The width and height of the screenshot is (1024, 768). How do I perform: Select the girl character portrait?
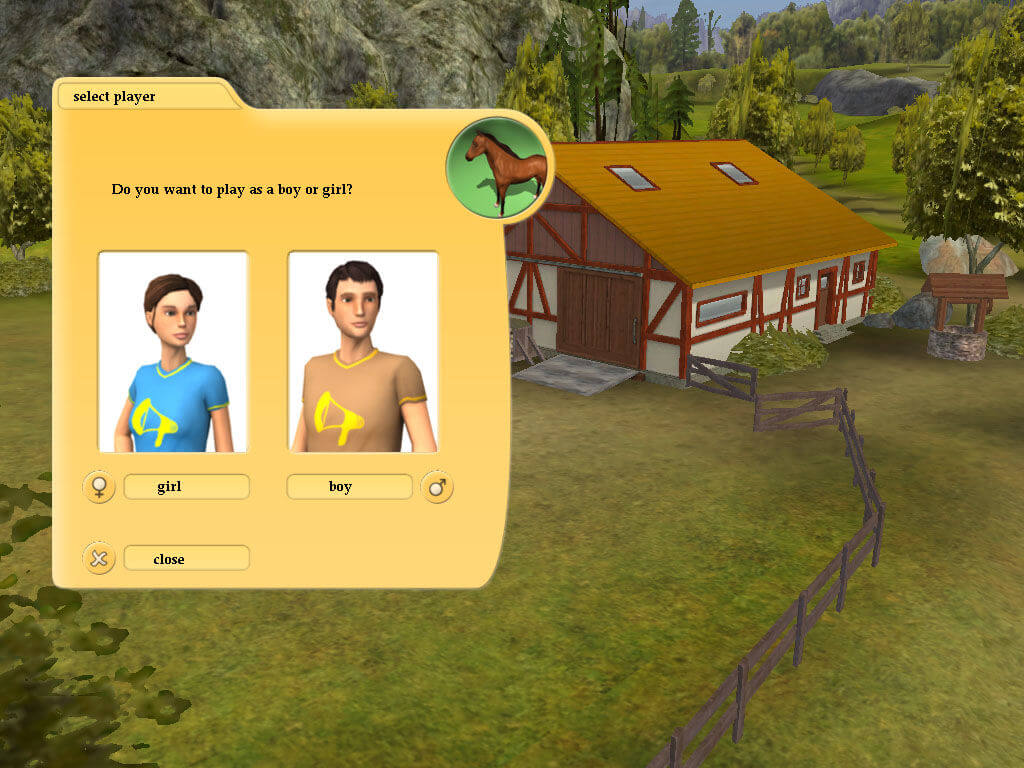172,351
